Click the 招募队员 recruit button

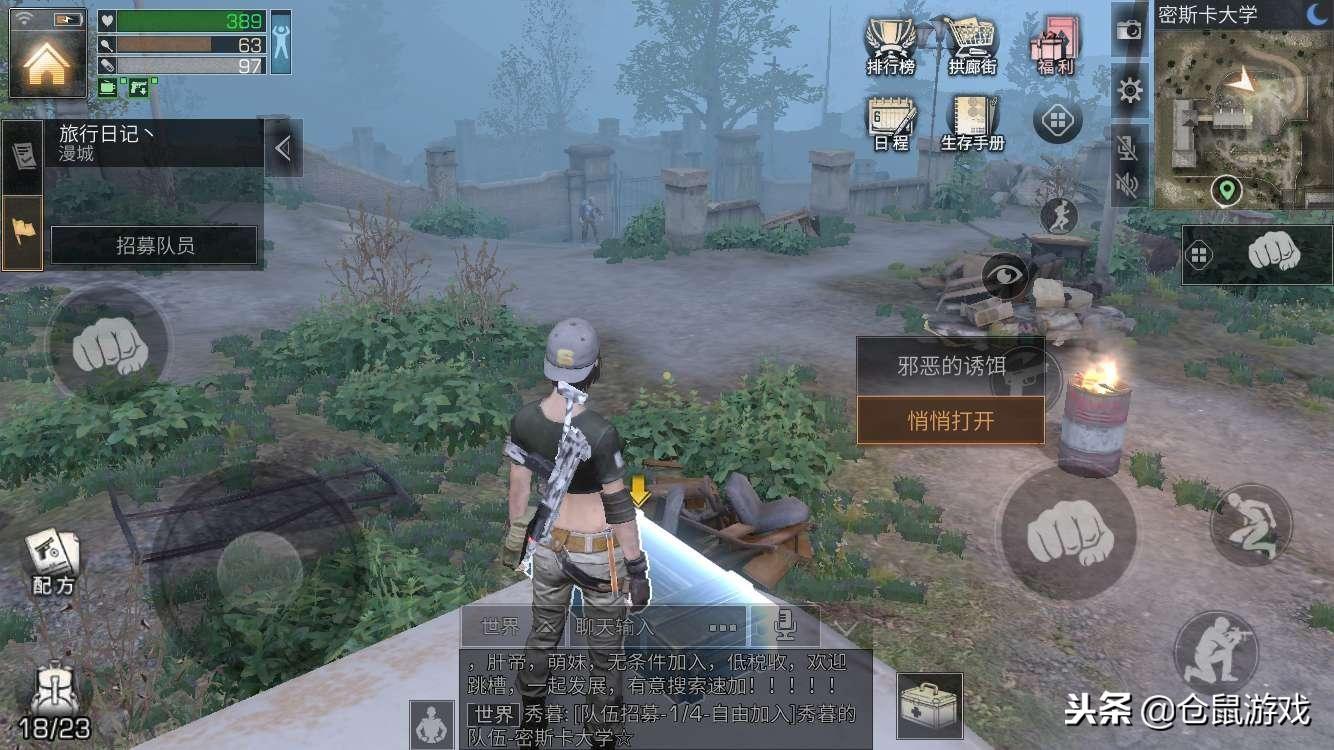(x=154, y=246)
